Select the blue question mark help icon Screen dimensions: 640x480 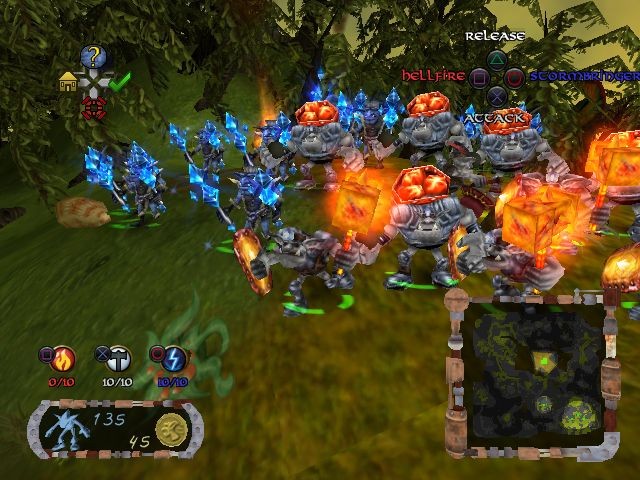[94, 57]
